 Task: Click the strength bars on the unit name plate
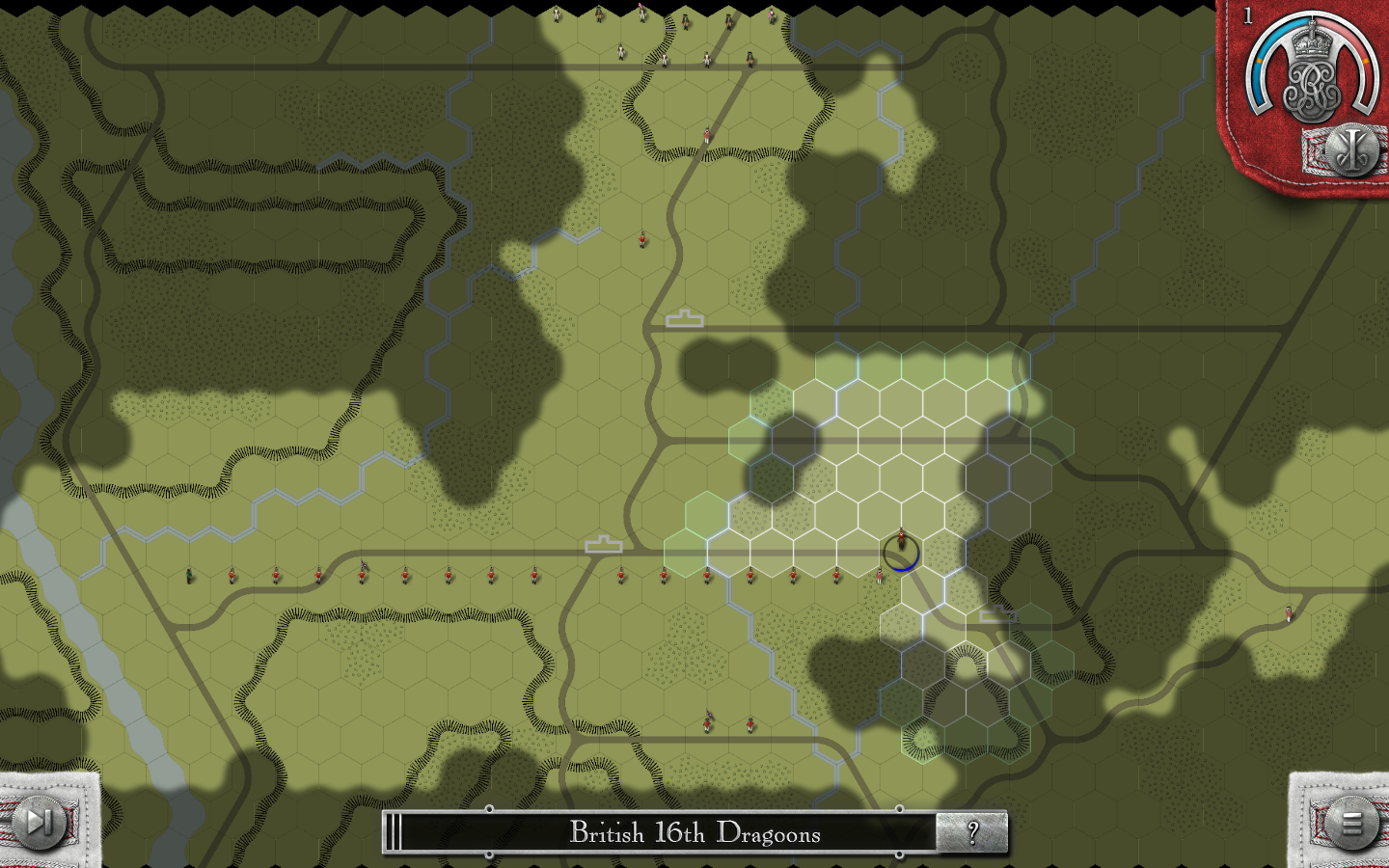[x=395, y=833]
